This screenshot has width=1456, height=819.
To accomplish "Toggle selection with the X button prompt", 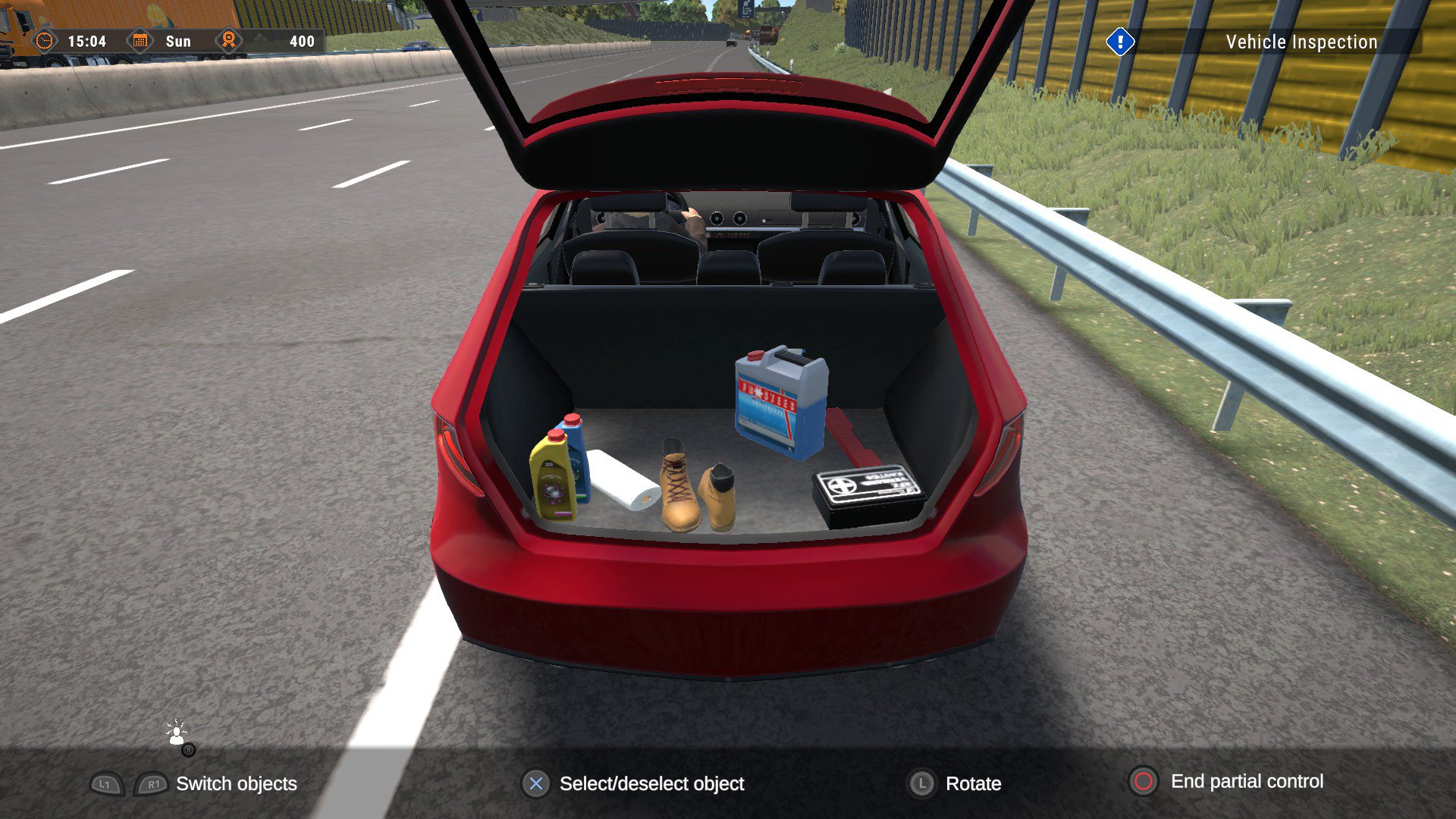I will pos(536,784).
